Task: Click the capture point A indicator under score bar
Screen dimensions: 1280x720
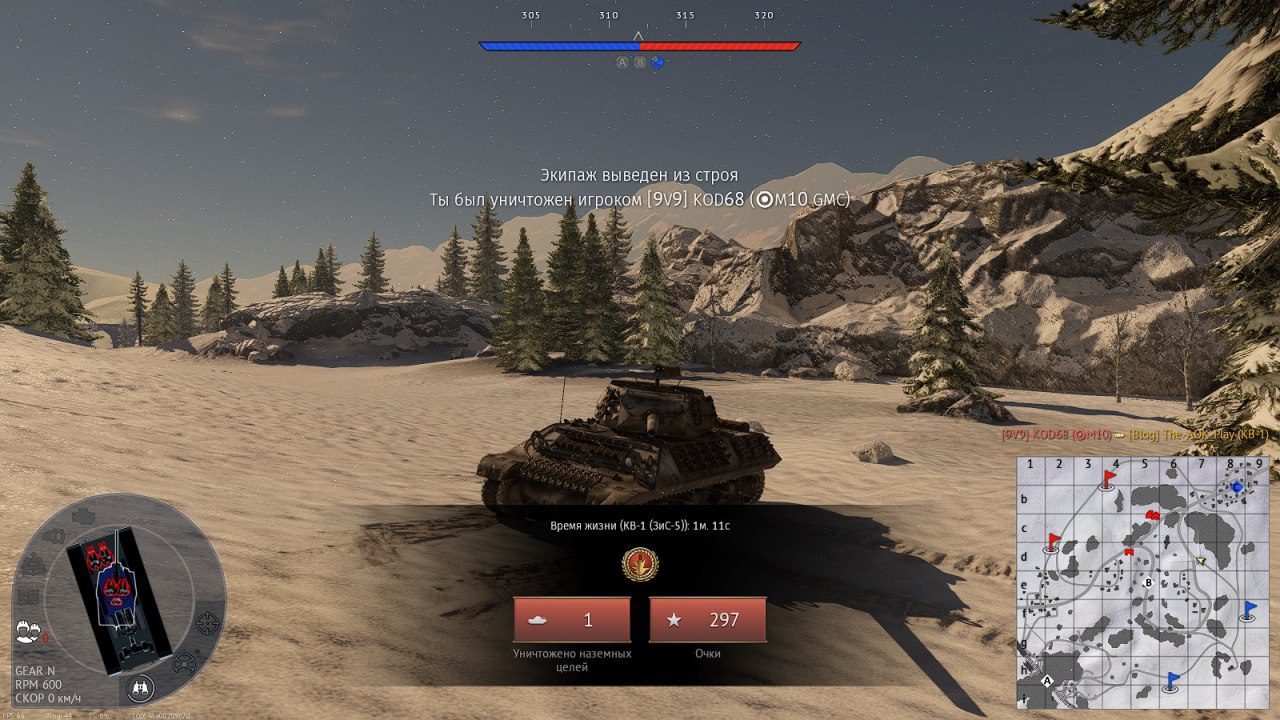Action: click(x=622, y=62)
